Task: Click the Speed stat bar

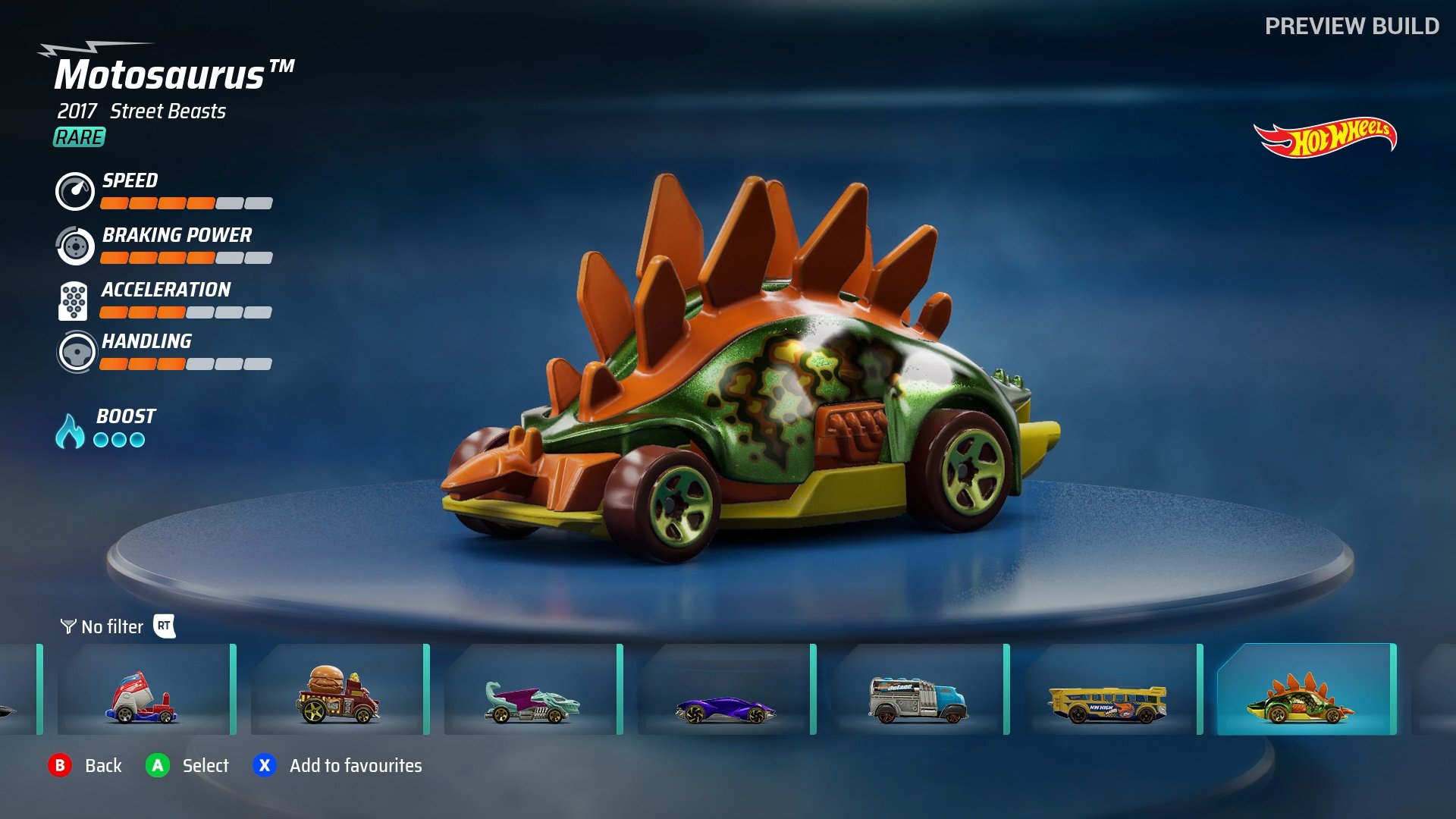Action: (186, 203)
